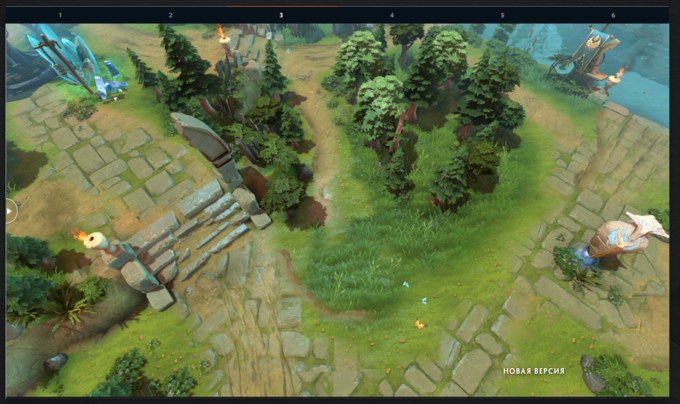
Task: Show slide tab 5
Action: (x=502, y=15)
